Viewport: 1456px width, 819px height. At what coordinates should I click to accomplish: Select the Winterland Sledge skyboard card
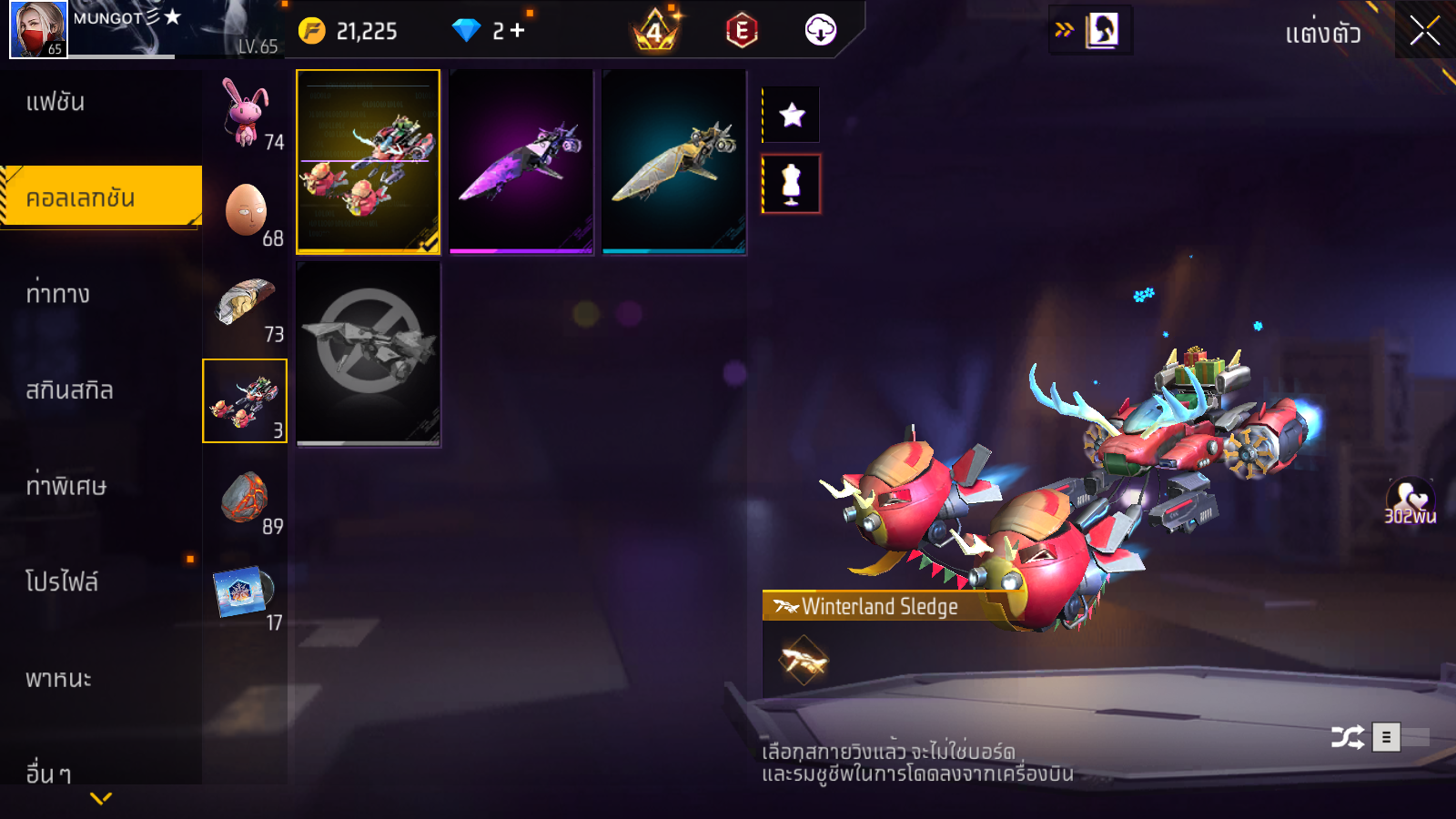point(368,161)
